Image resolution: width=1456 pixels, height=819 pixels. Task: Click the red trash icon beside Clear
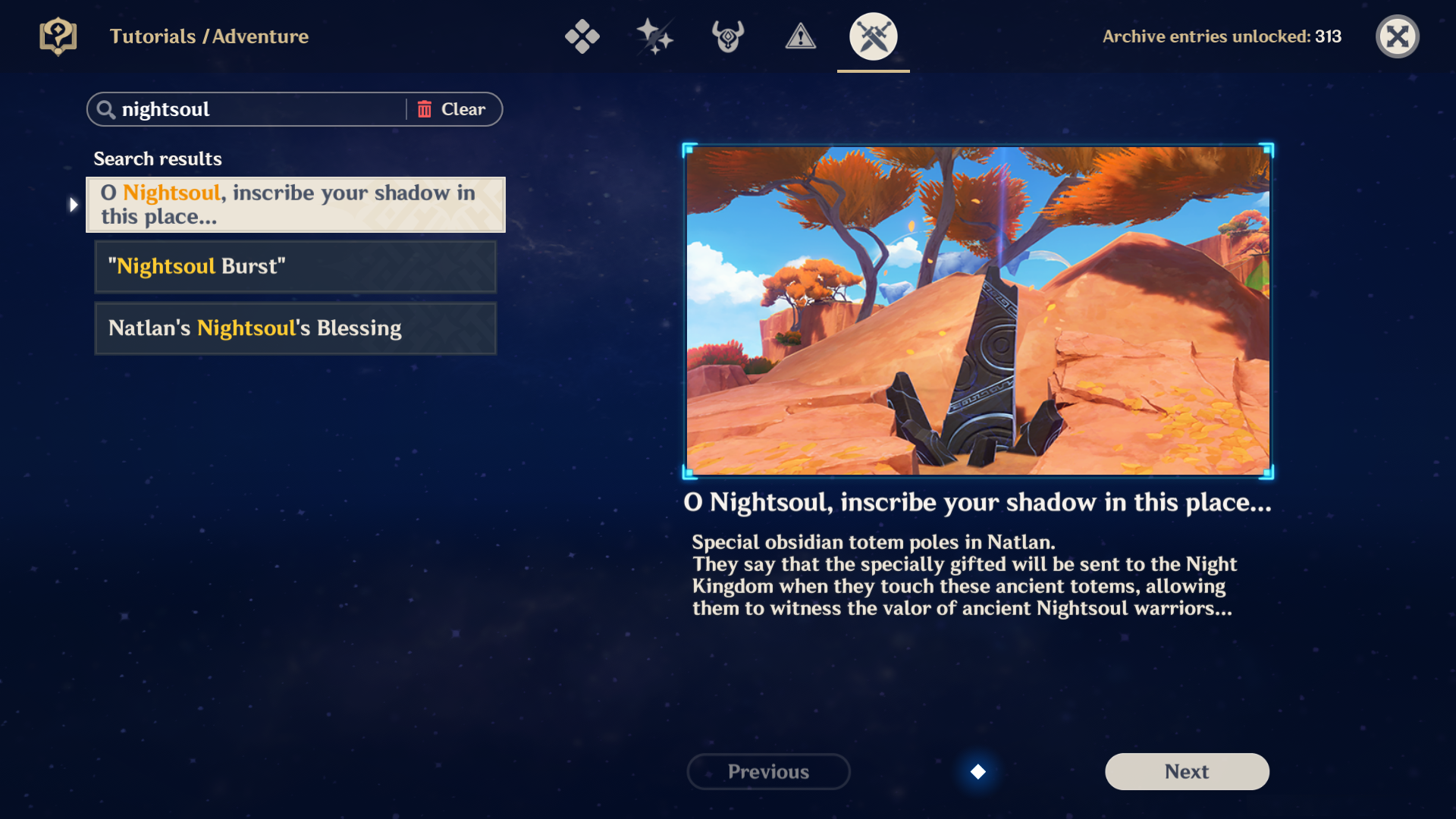tap(425, 108)
